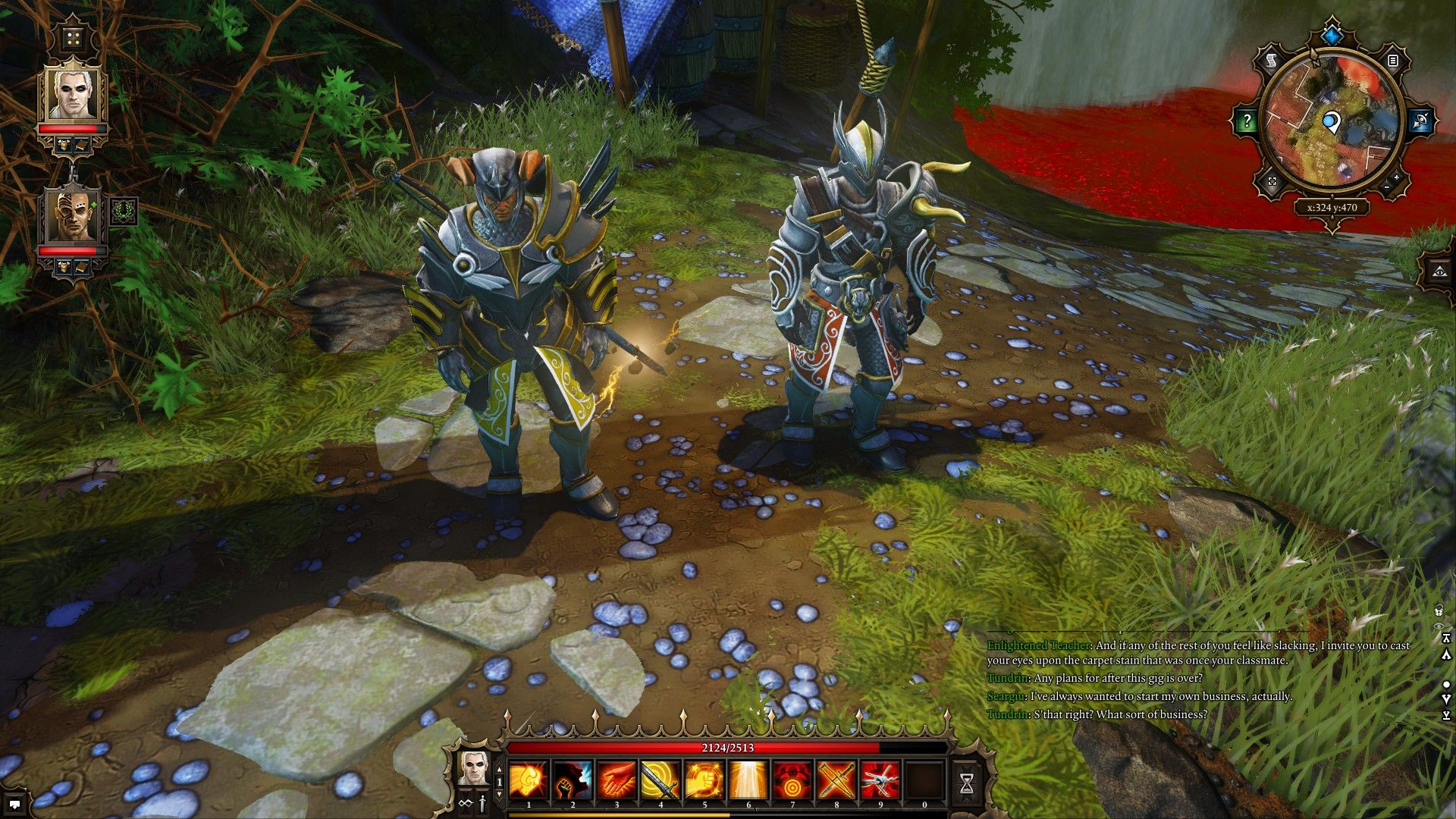
Task: Use the glowing sword skill in slot 4
Action: click(x=661, y=778)
